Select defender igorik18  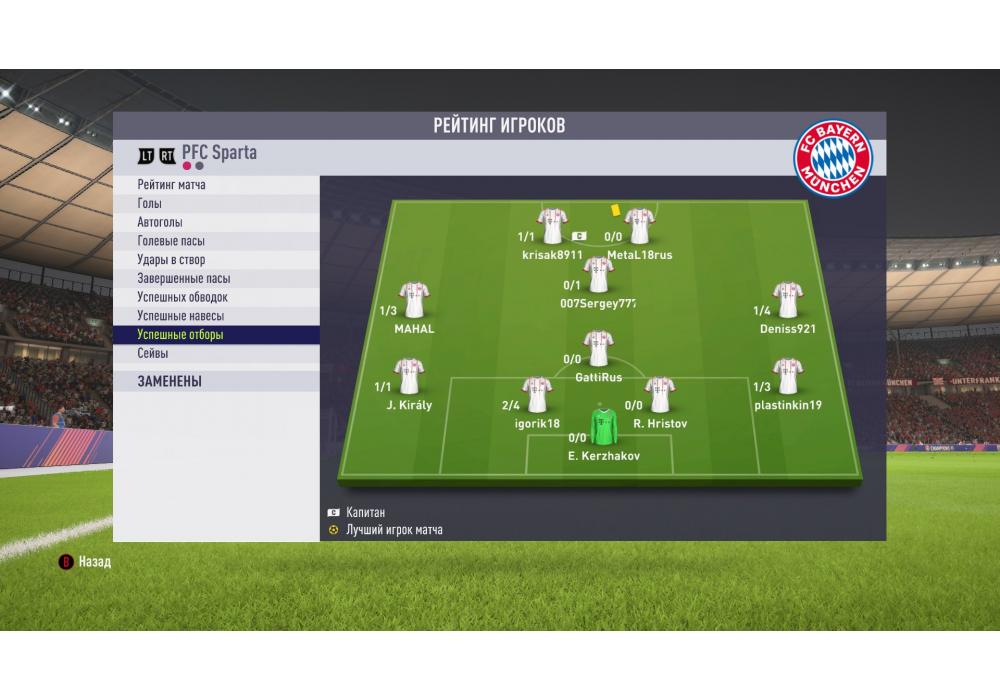537,394
